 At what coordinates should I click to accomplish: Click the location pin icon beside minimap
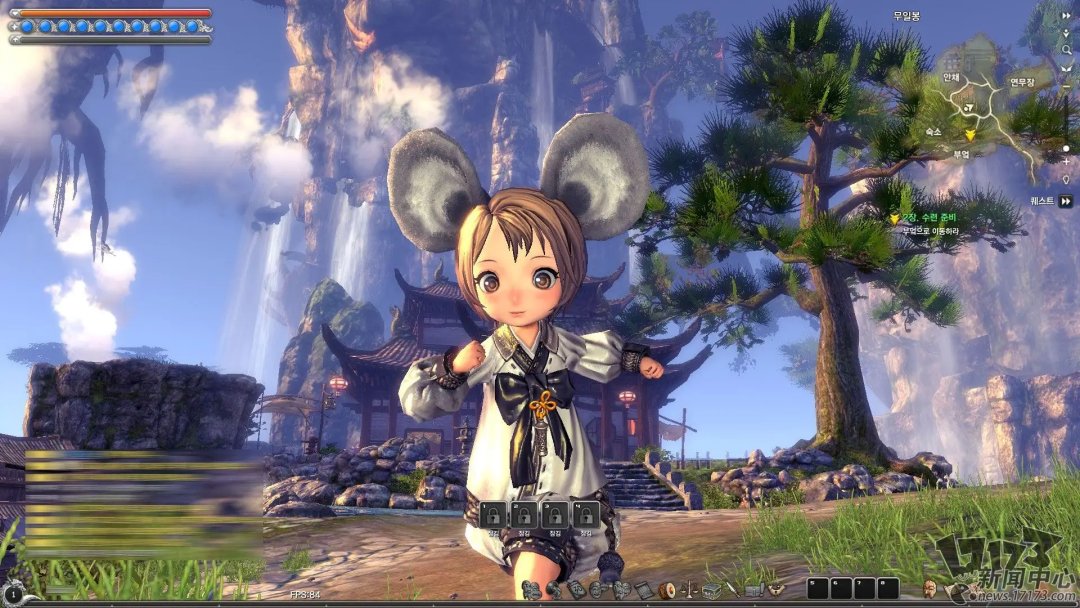tap(1066, 180)
